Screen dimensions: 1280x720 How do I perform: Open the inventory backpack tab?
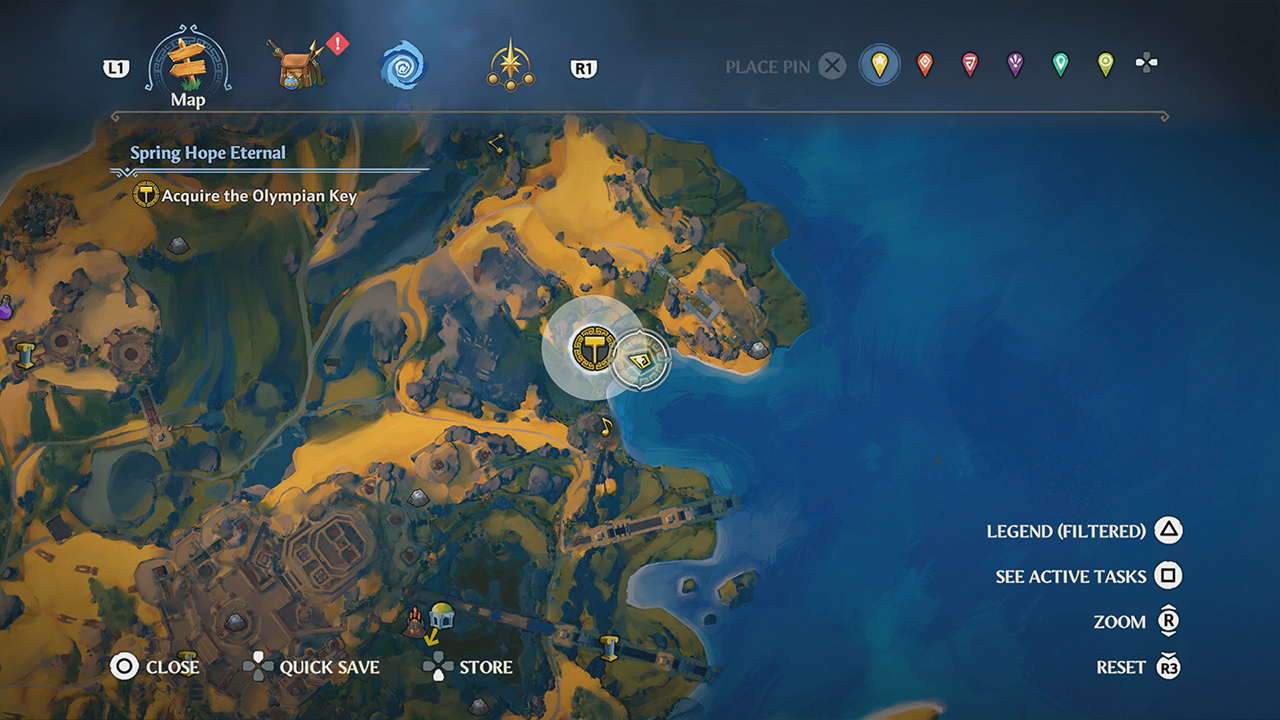point(295,65)
